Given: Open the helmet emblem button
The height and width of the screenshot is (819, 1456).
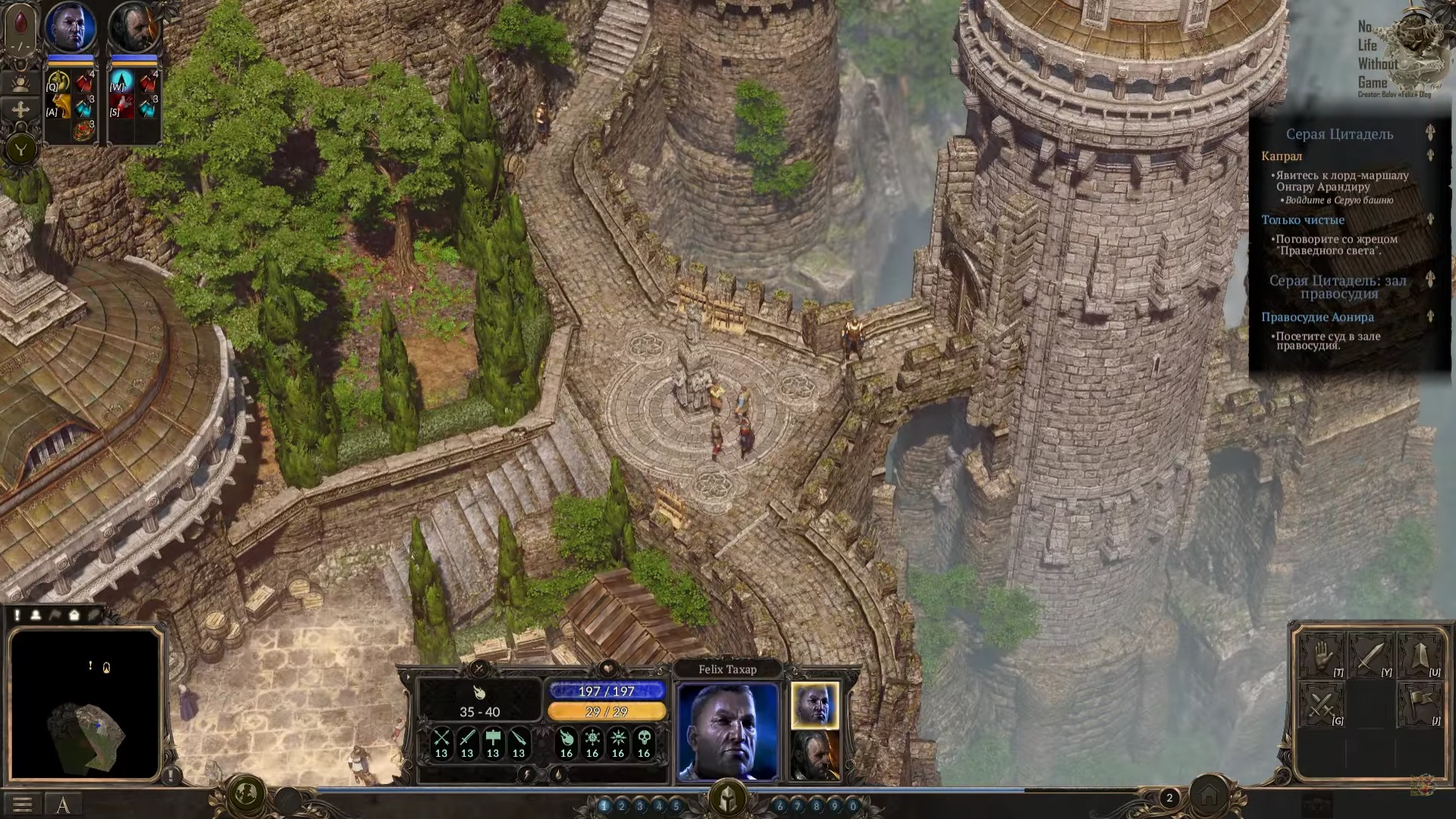Looking at the screenshot, I should pos(727,797).
